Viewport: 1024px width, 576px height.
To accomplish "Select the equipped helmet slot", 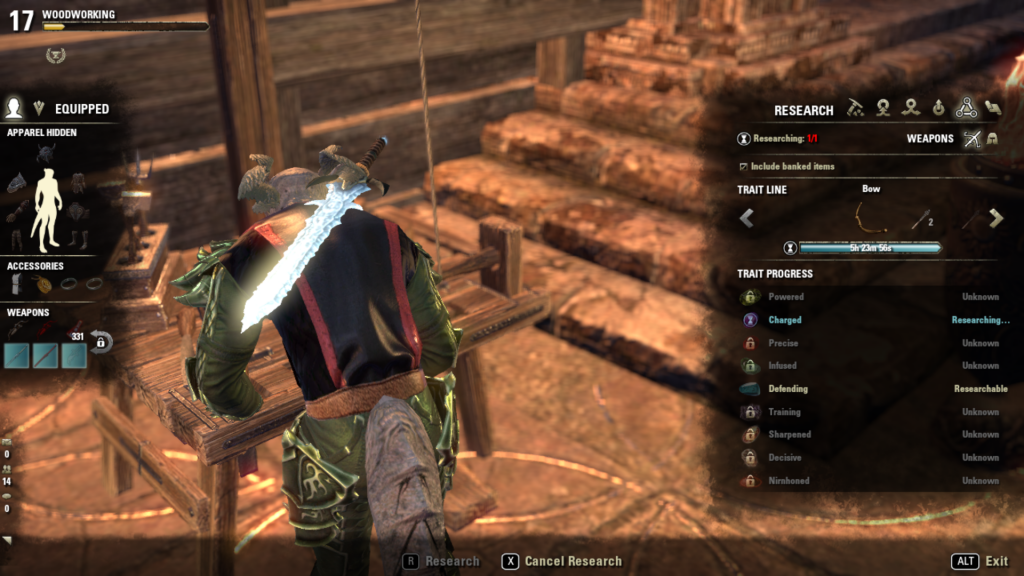I will tap(46, 155).
